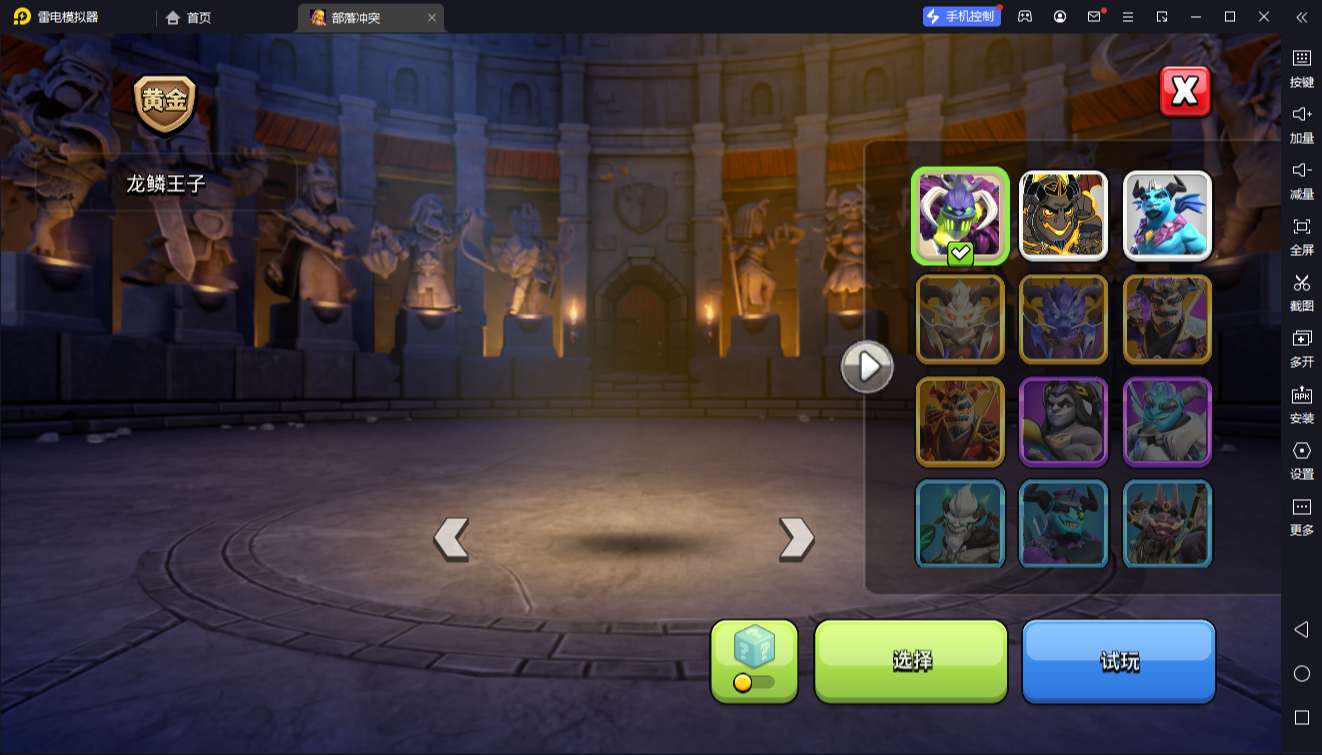This screenshot has height=755, width=1322.
Task: Choose the black and gold lava king skin
Action: coord(1063,215)
